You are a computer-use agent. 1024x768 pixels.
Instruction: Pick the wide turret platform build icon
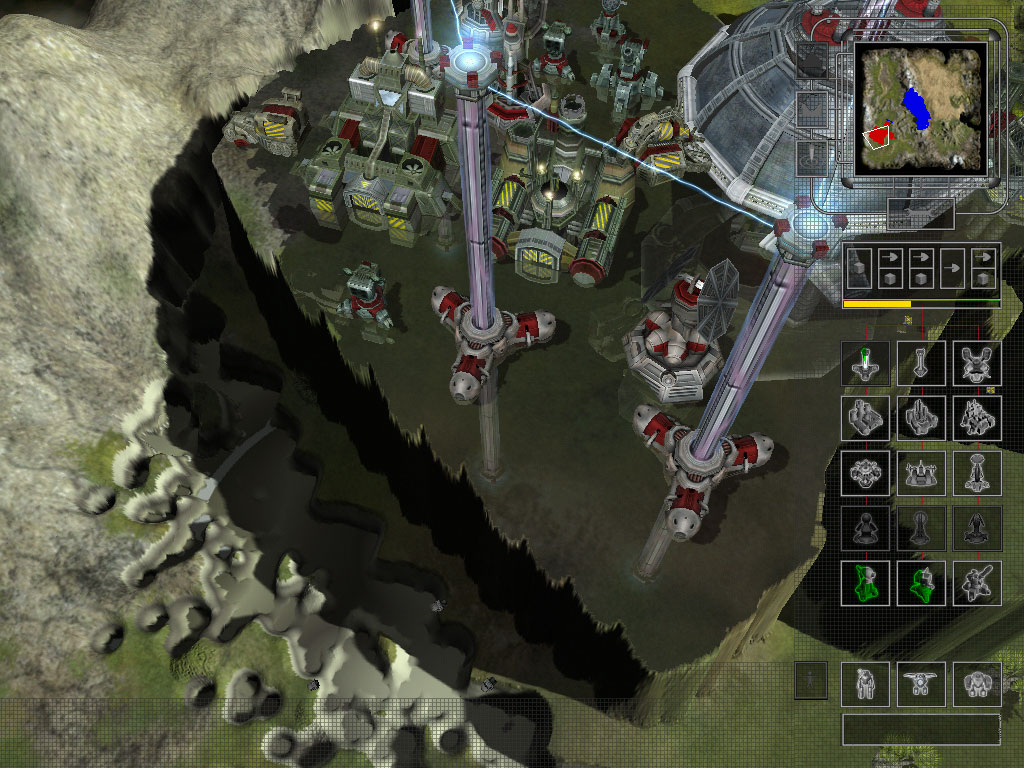click(x=921, y=473)
